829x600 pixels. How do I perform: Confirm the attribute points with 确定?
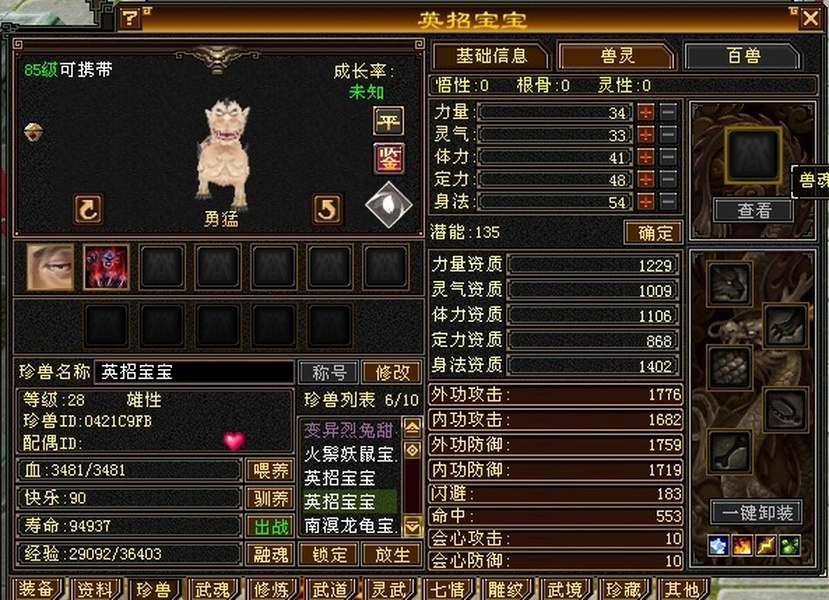[653, 232]
